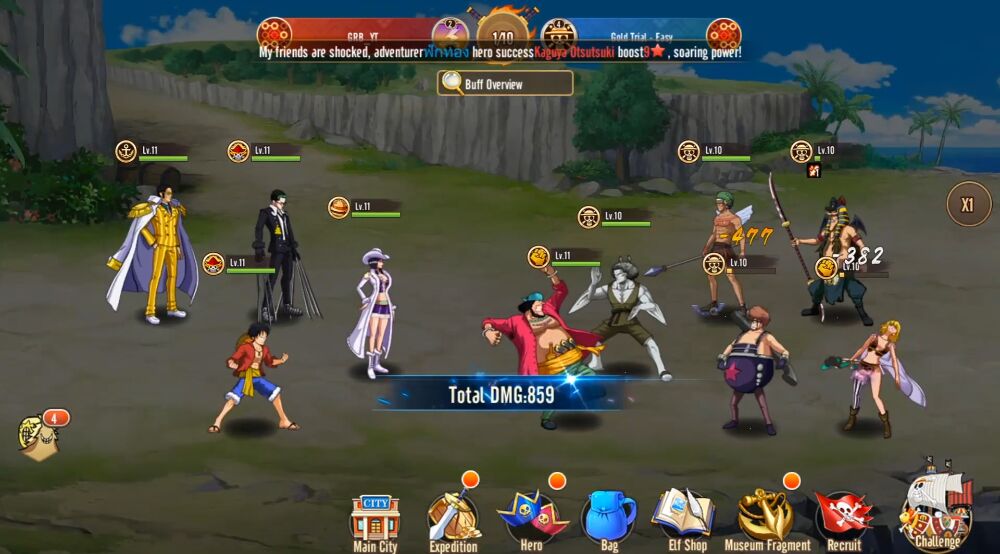Viewport: 1000px width, 554px height.
Task: Start a Challenge with the ship icon
Action: click(x=937, y=510)
